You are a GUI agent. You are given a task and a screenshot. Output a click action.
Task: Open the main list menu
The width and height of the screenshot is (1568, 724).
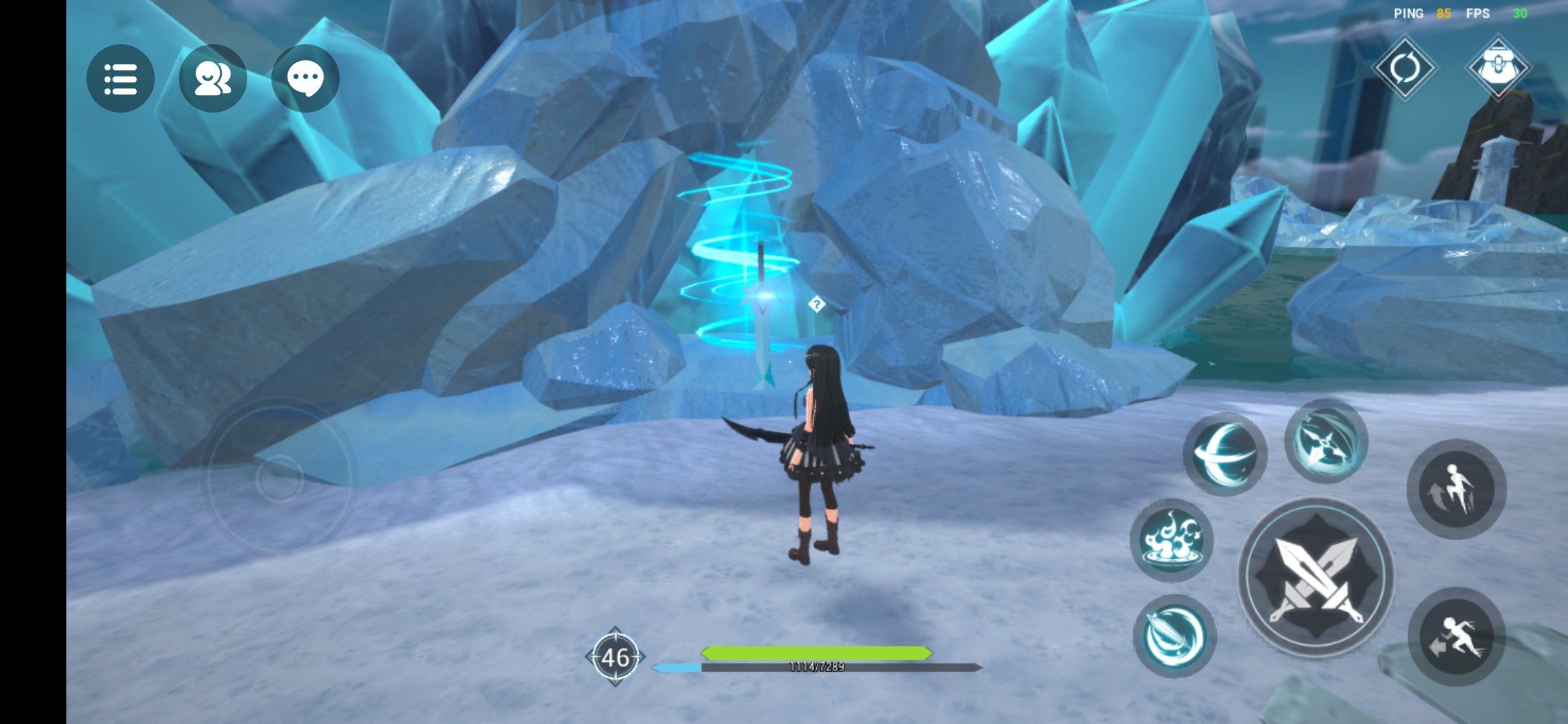click(121, 78)
